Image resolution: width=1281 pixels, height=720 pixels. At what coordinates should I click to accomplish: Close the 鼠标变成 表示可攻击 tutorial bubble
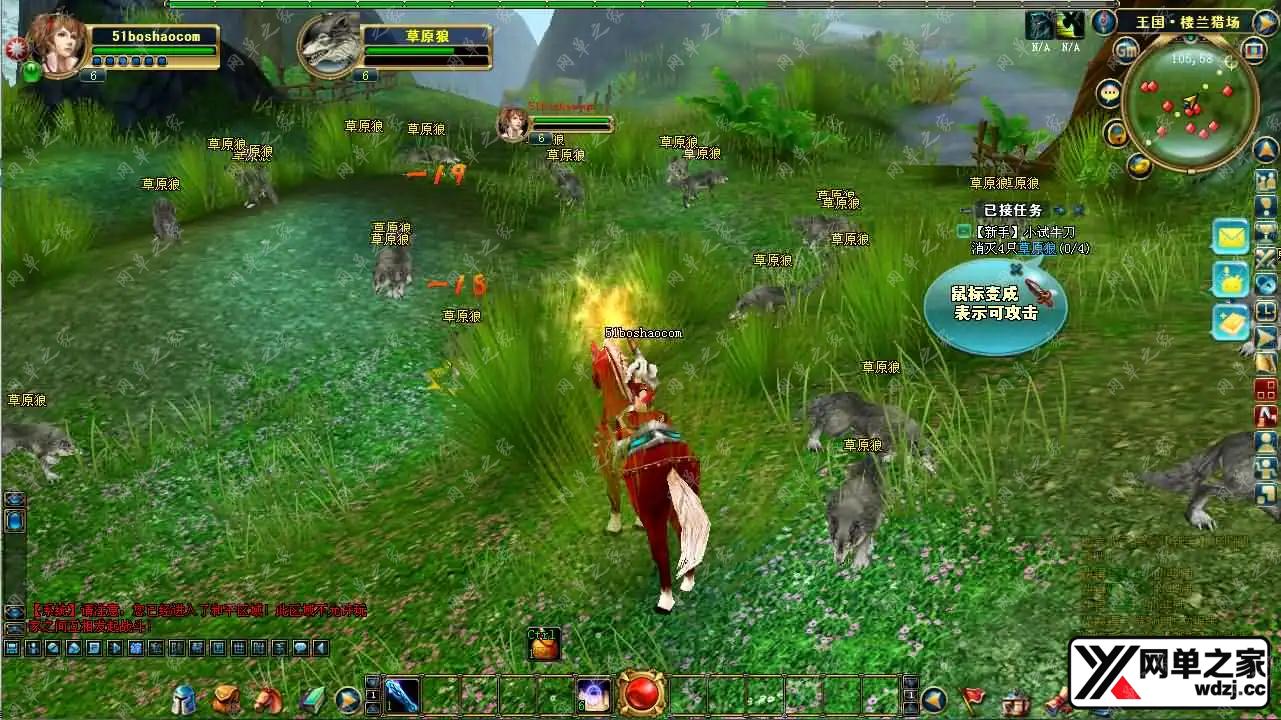pos(1016,269)
